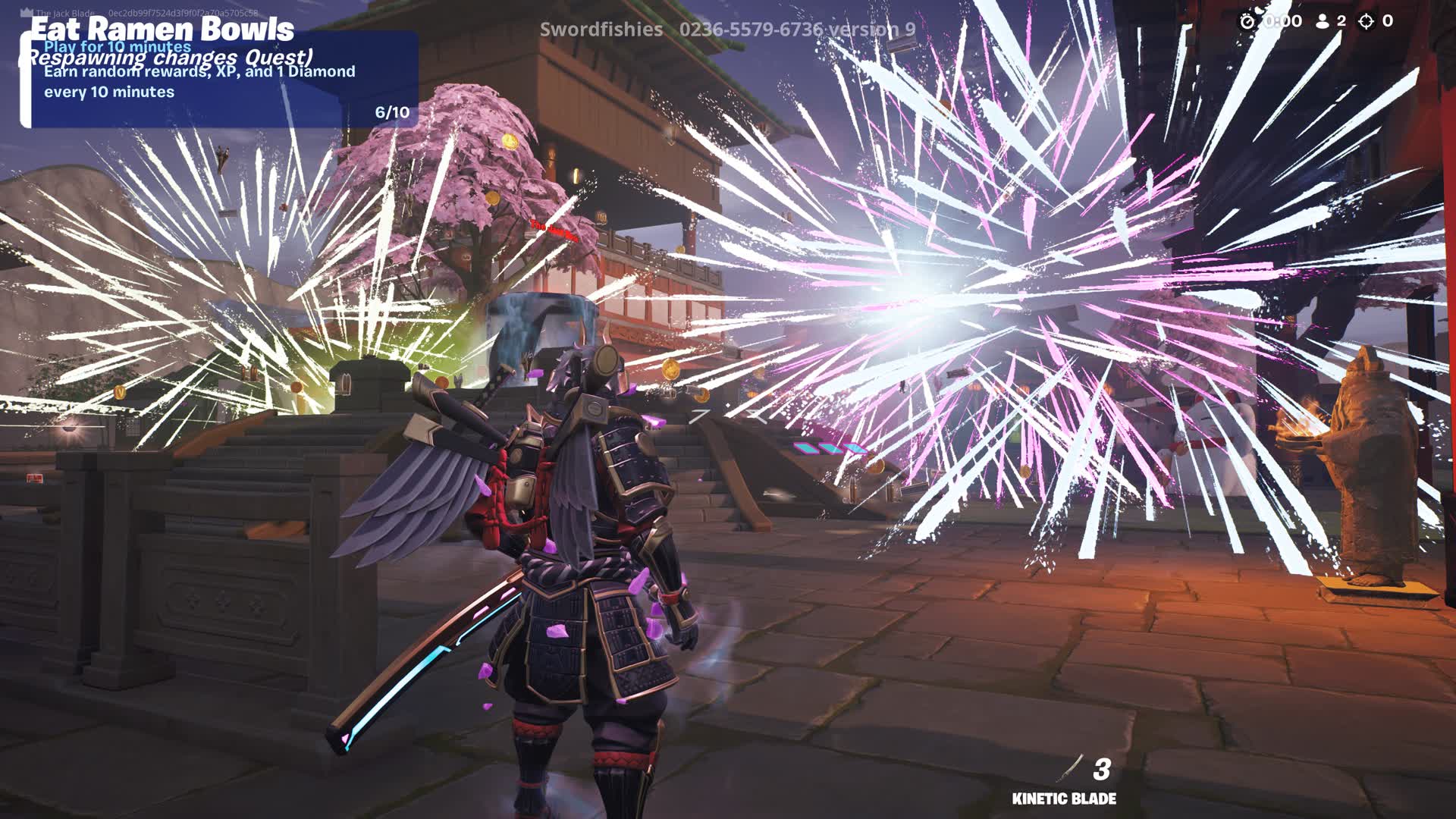Click the crown icon beside The Jack Blade

pos(26,11)
